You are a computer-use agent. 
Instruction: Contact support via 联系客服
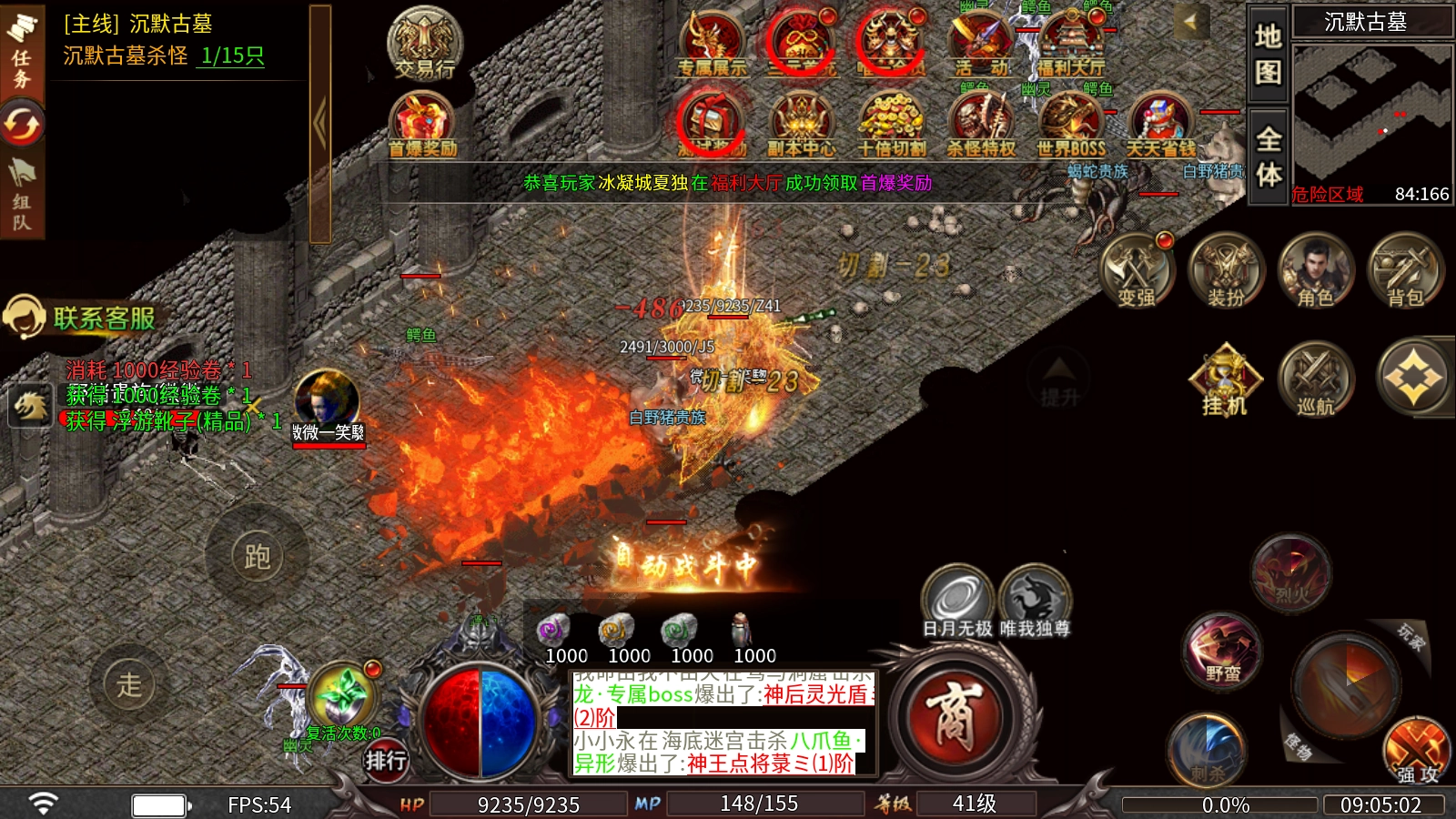[82, 318]
